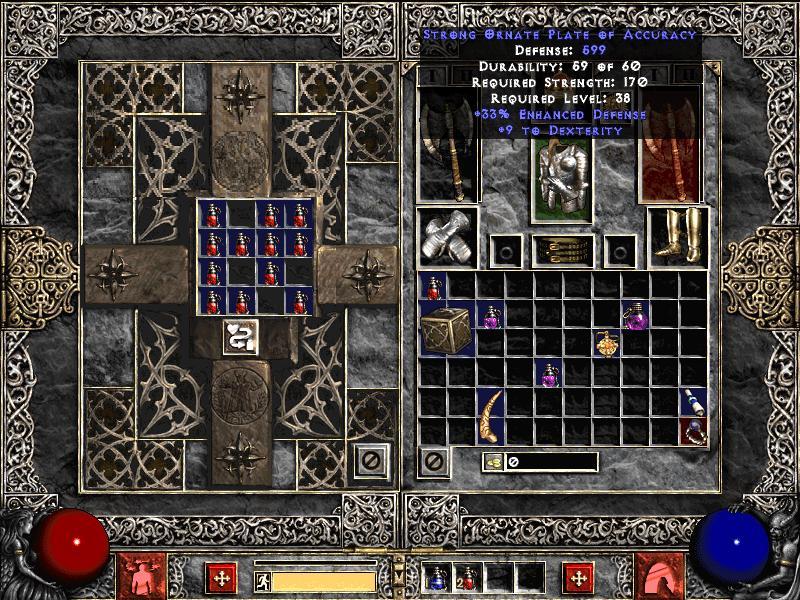Pick up the equipped ornate plate armor
Image resolution: width=800 pixels, height=600 pixels.
click(x=560, y=178)
